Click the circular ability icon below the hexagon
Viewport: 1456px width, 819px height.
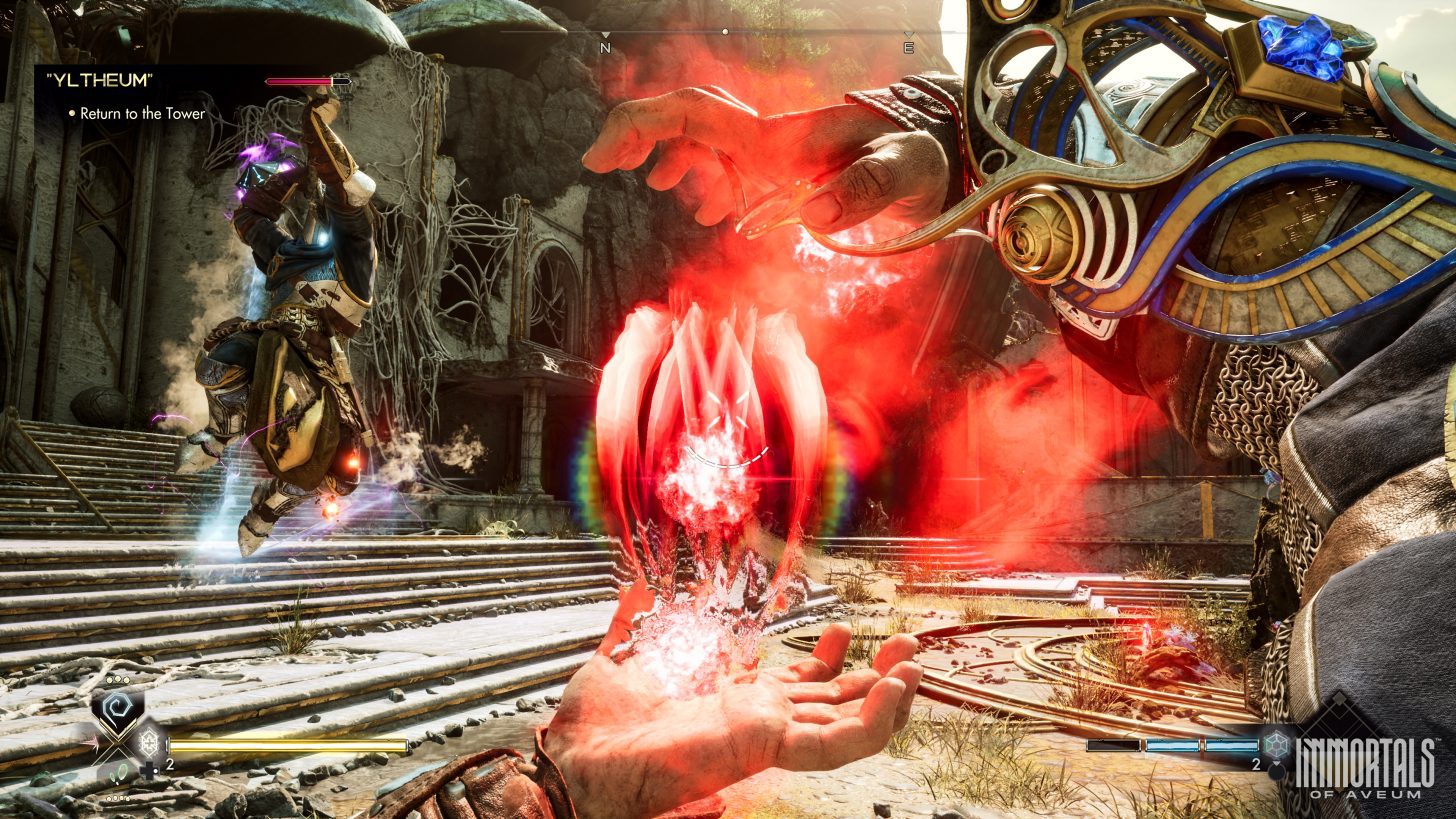pos(1277,772)
